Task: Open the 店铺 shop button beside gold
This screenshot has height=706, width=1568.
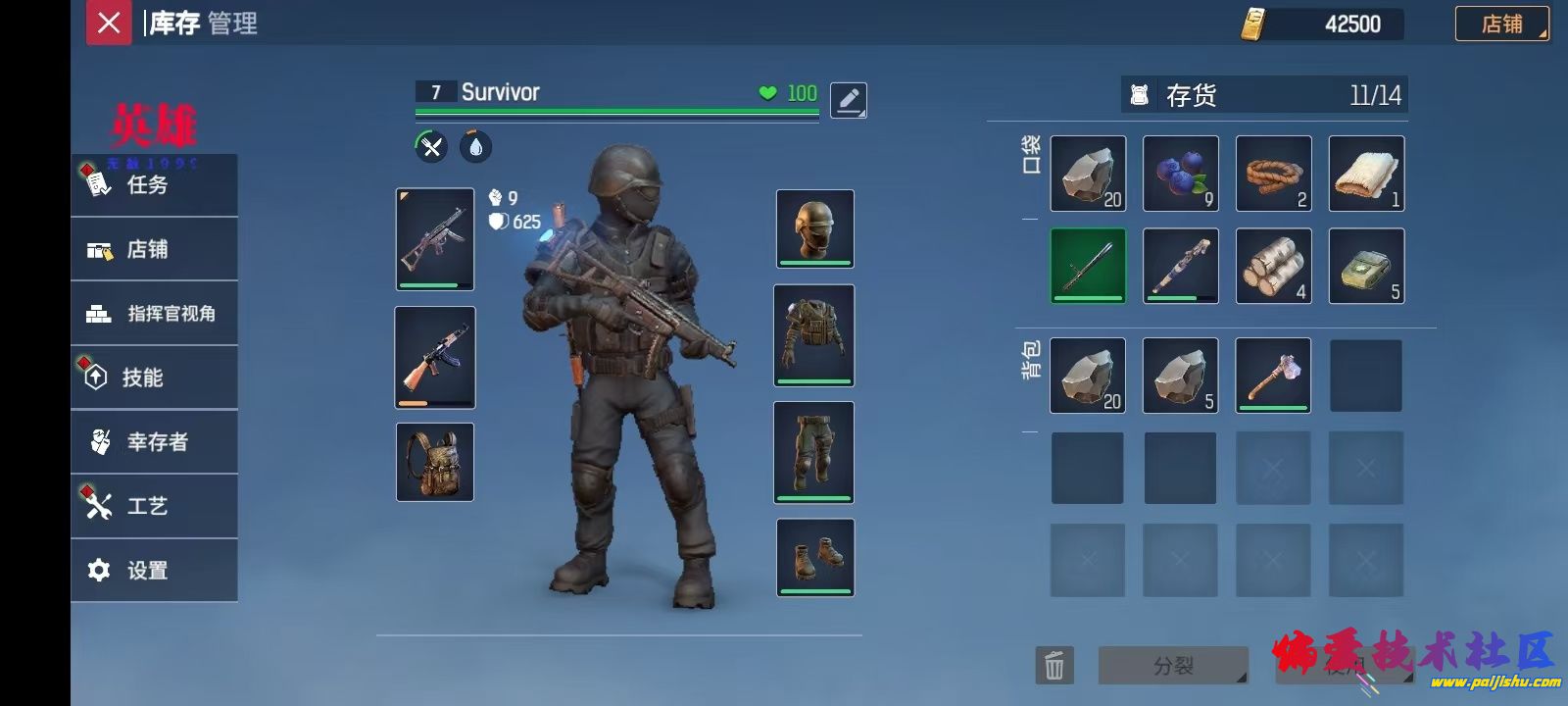Action: tap(1501, 24)
